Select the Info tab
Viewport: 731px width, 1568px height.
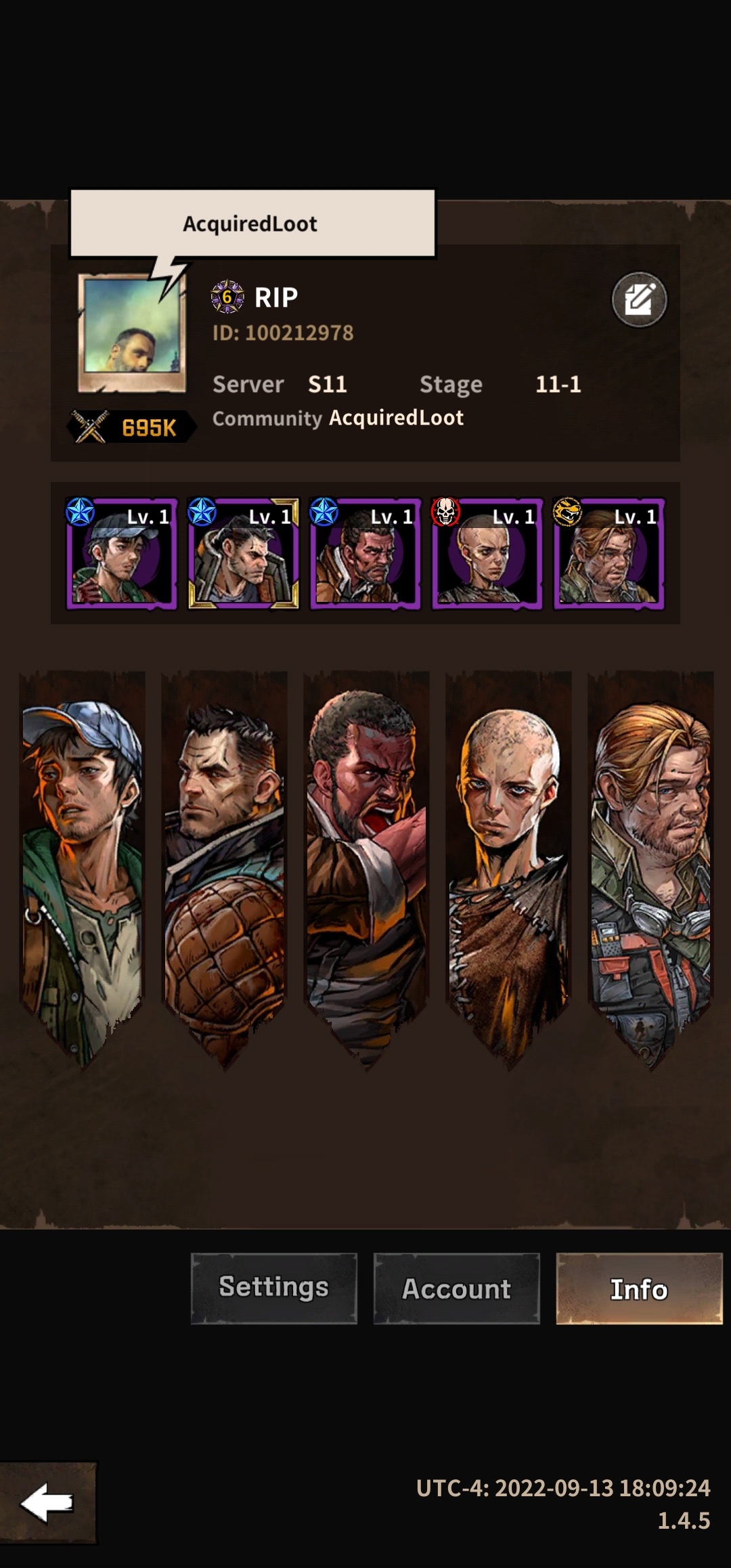tap(639, 1288)
